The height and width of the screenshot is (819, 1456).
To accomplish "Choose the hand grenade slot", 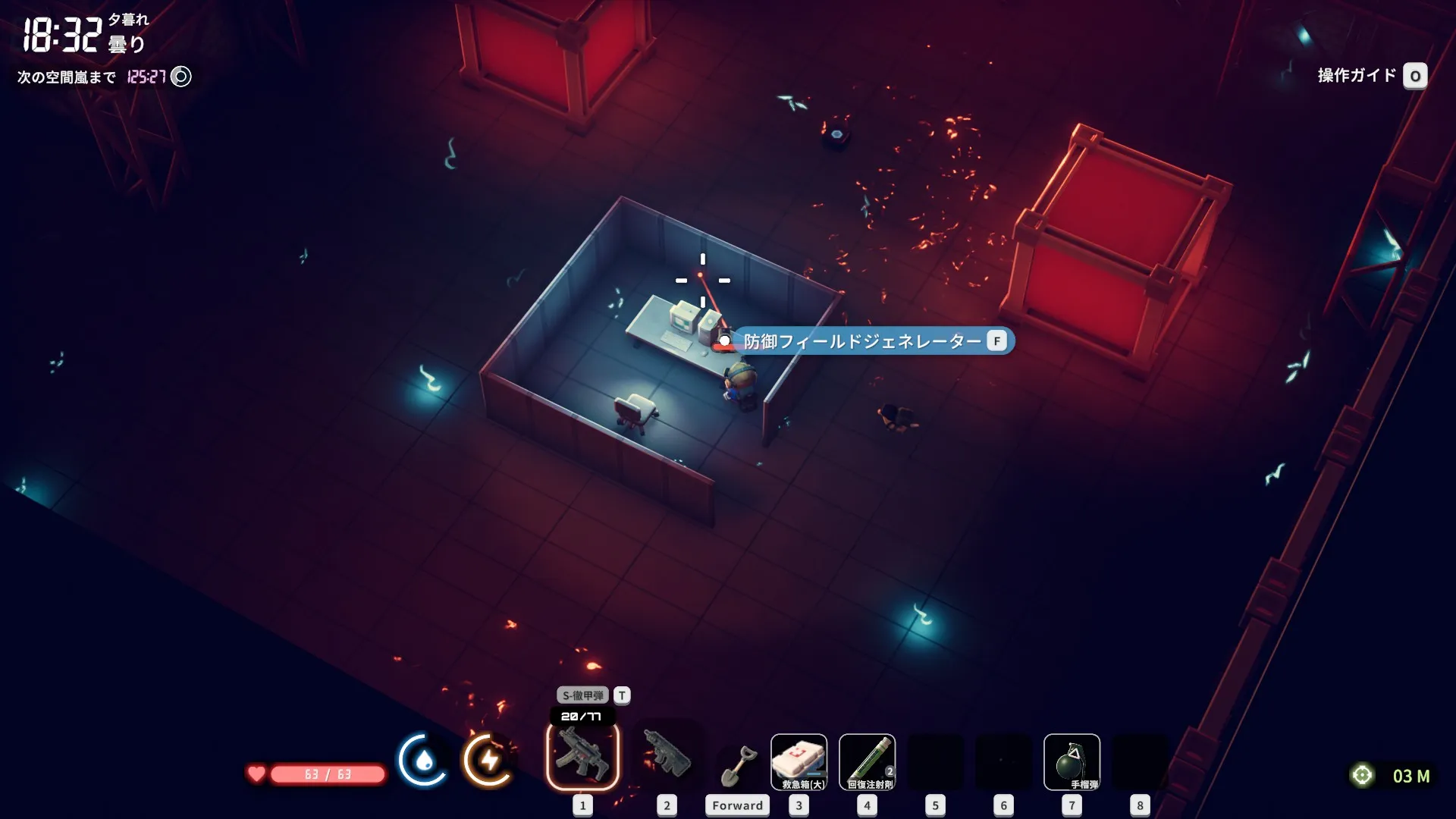I will 1071,761.
